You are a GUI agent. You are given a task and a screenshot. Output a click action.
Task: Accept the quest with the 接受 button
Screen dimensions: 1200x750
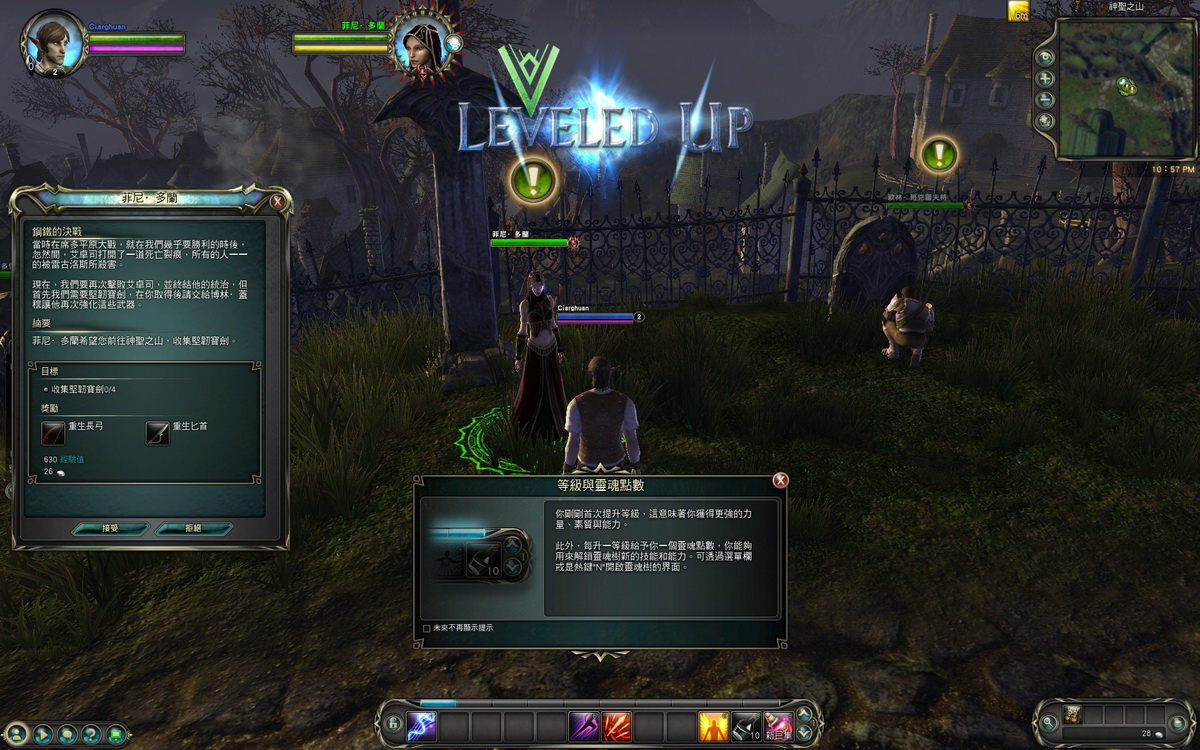pos(110,528)
